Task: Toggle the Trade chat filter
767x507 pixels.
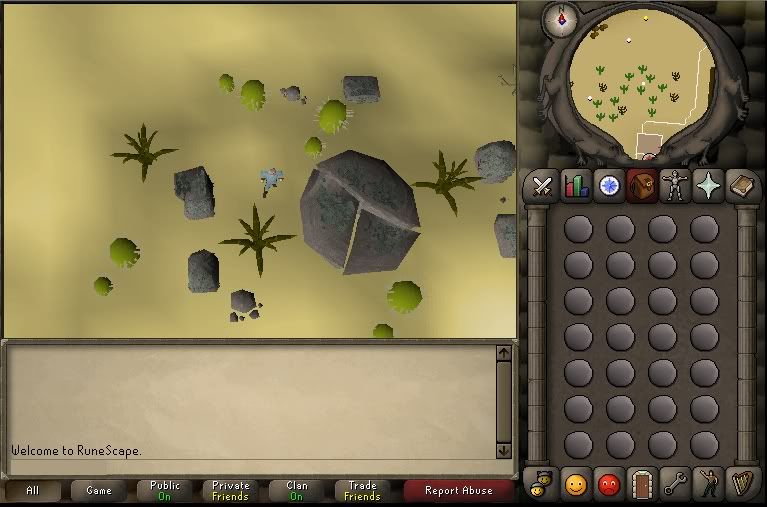Action: click(x=362, y=491)
